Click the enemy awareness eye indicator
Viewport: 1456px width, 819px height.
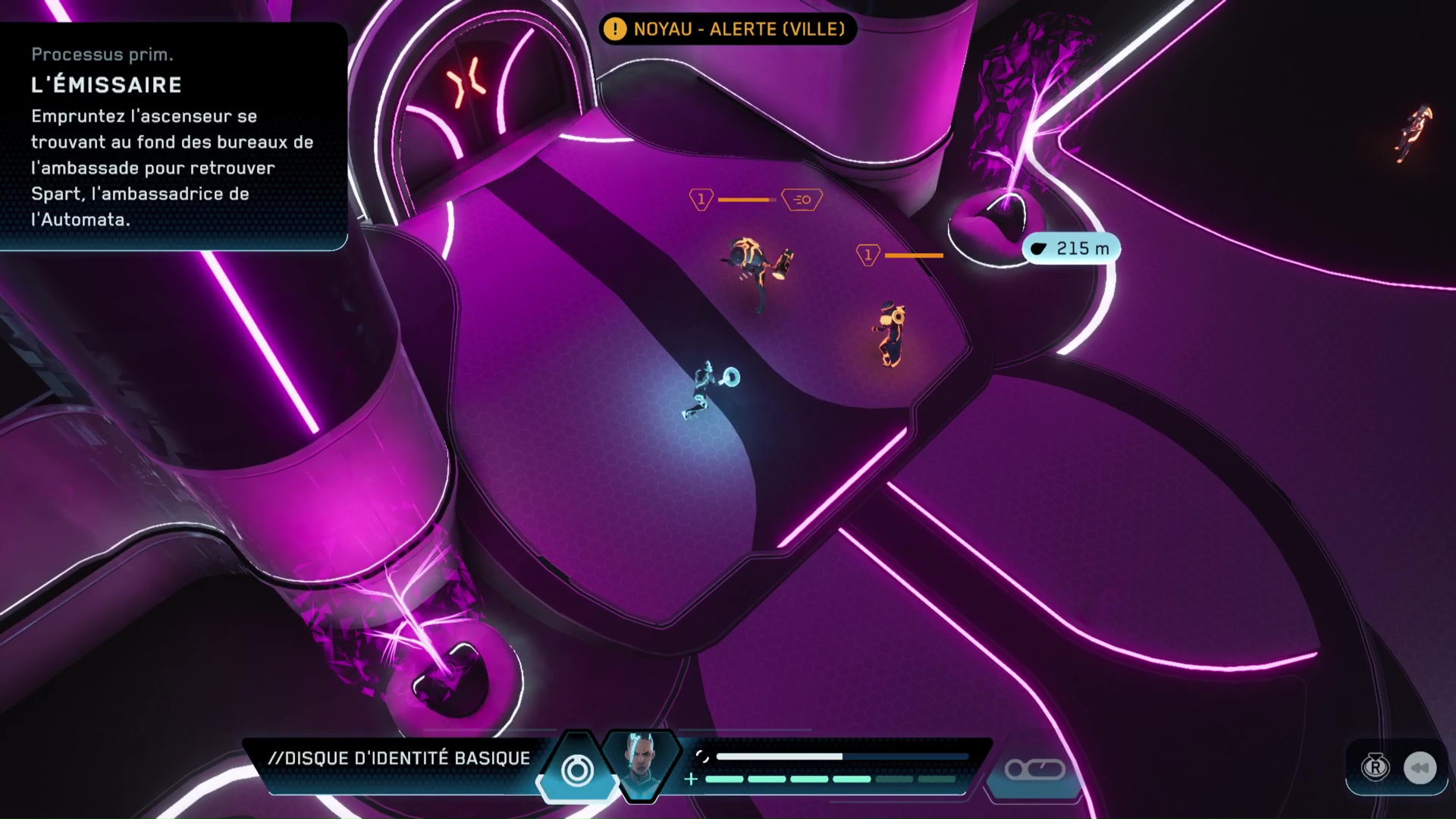tap(802, 199)
